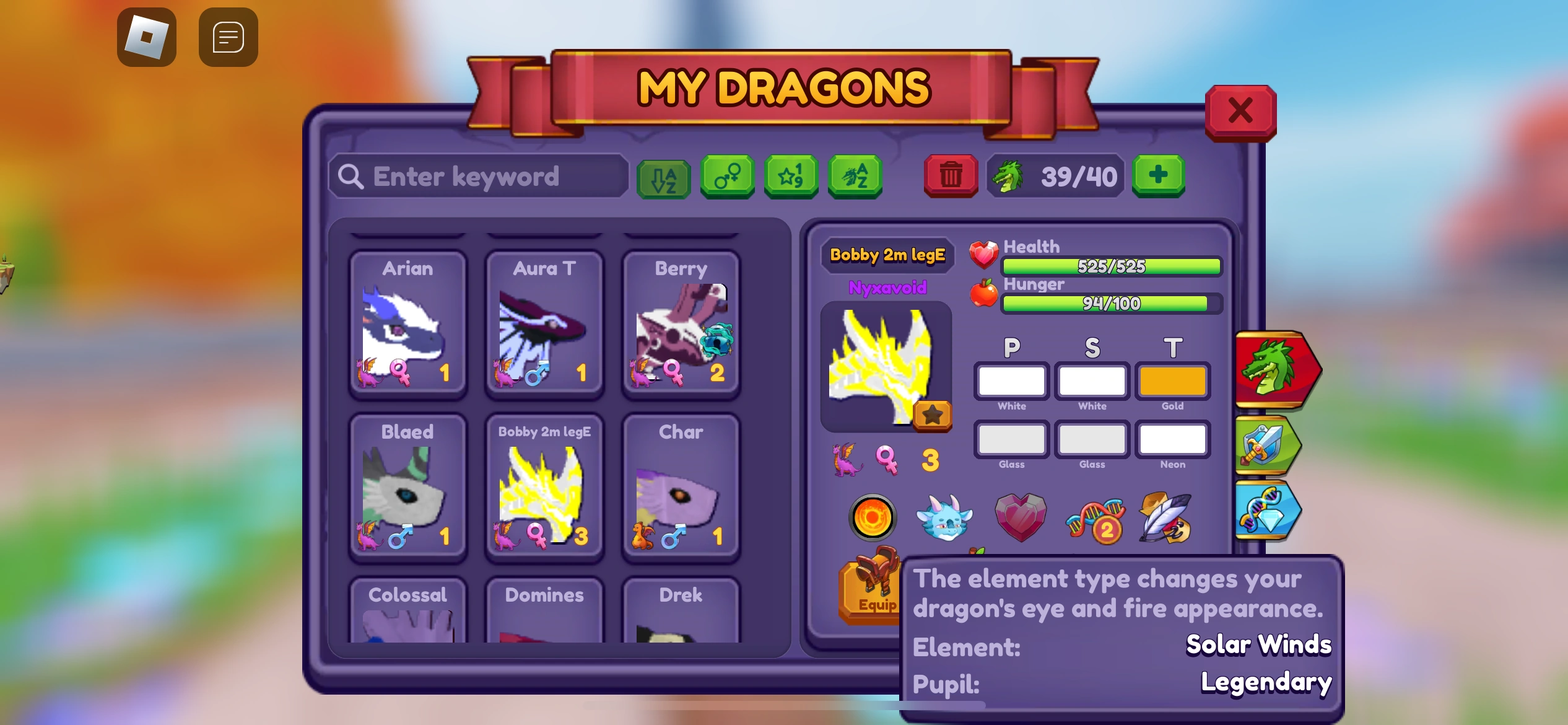
Task: Open the stone heart health trait icon
Action: click(1021, 517)
